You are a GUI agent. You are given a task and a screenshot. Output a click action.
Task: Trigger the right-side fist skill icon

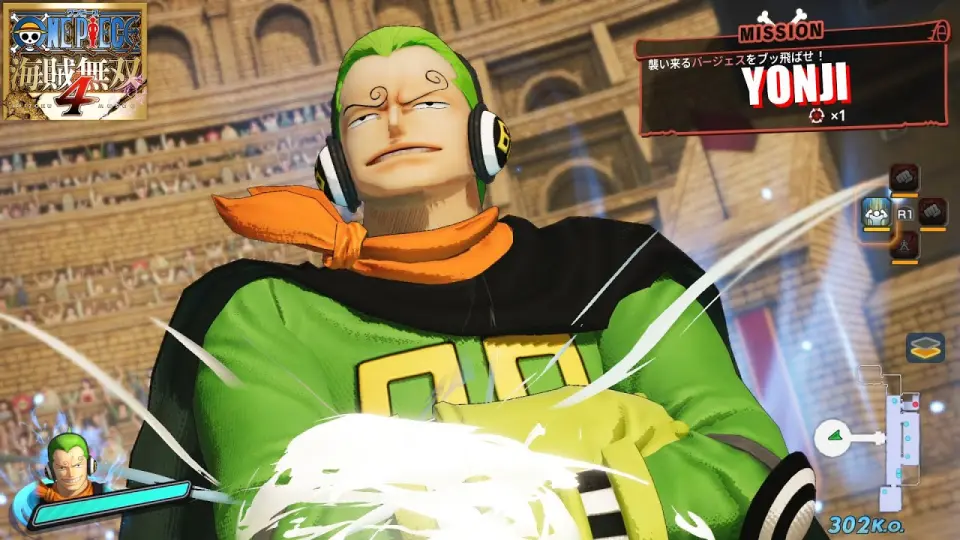[932, 212]
